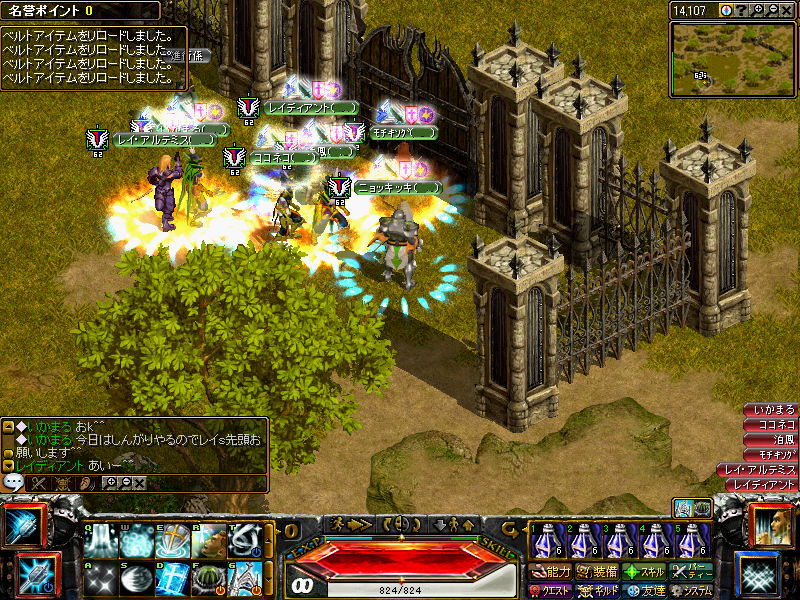Click the minimap terrain view

(733, 59)
